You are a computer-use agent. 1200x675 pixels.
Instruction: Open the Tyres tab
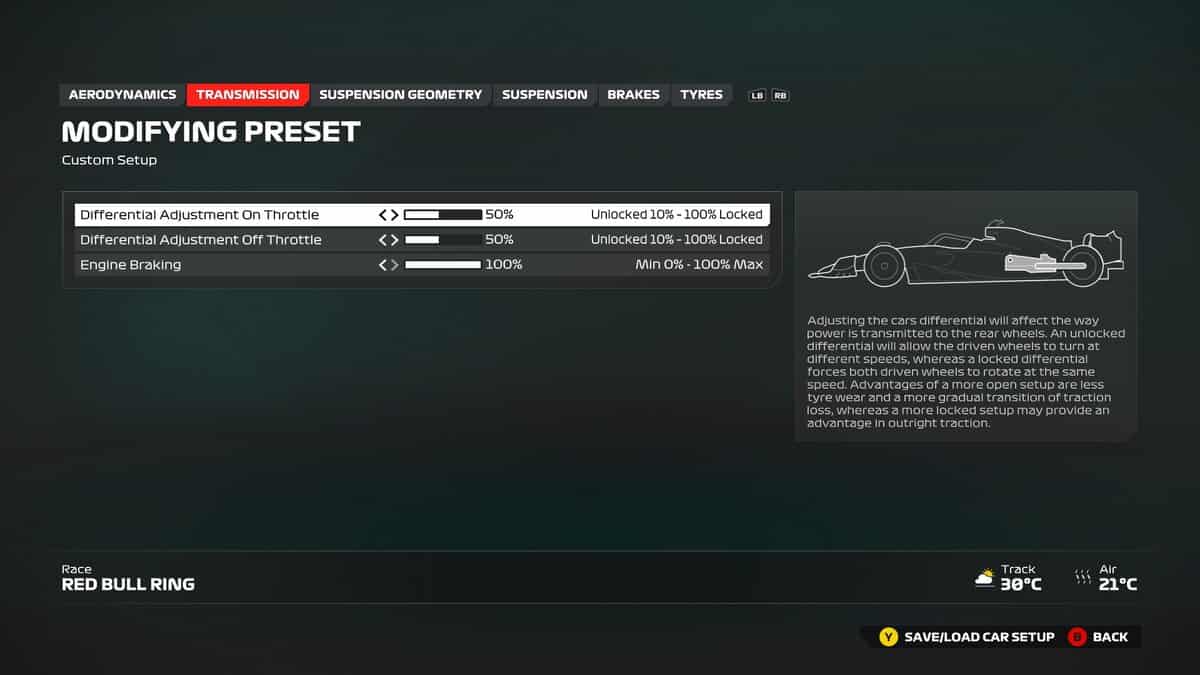tap(701, 95)
